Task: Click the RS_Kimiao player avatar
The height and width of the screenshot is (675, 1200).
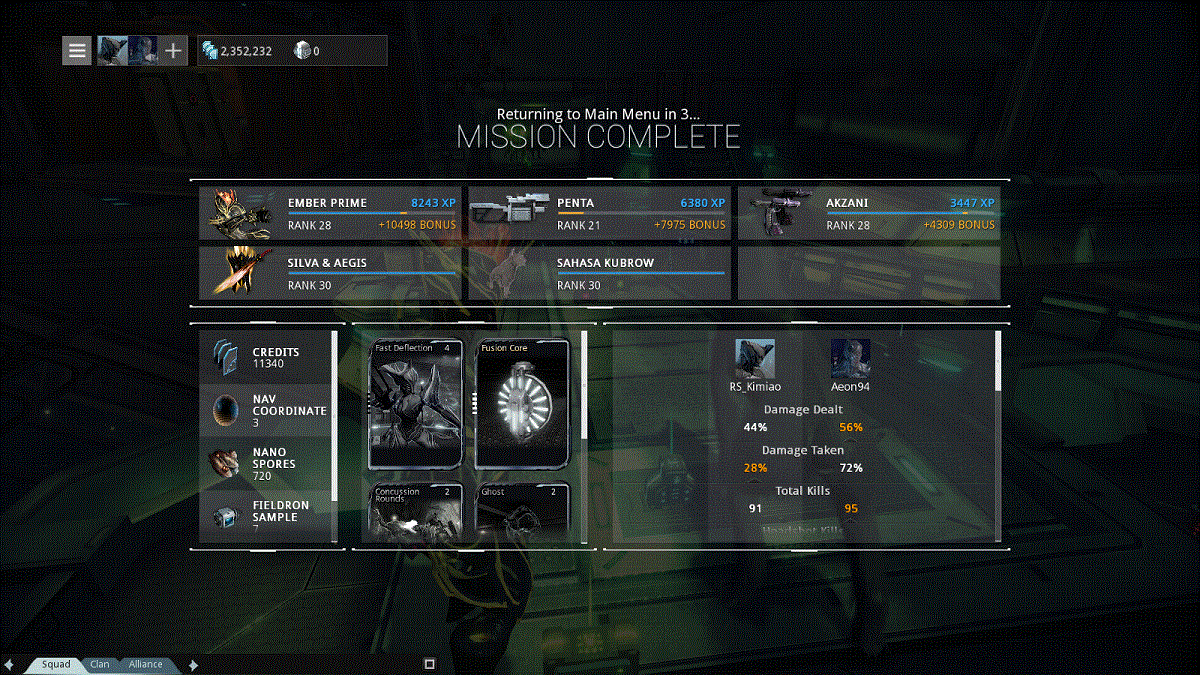Action: 755,358
